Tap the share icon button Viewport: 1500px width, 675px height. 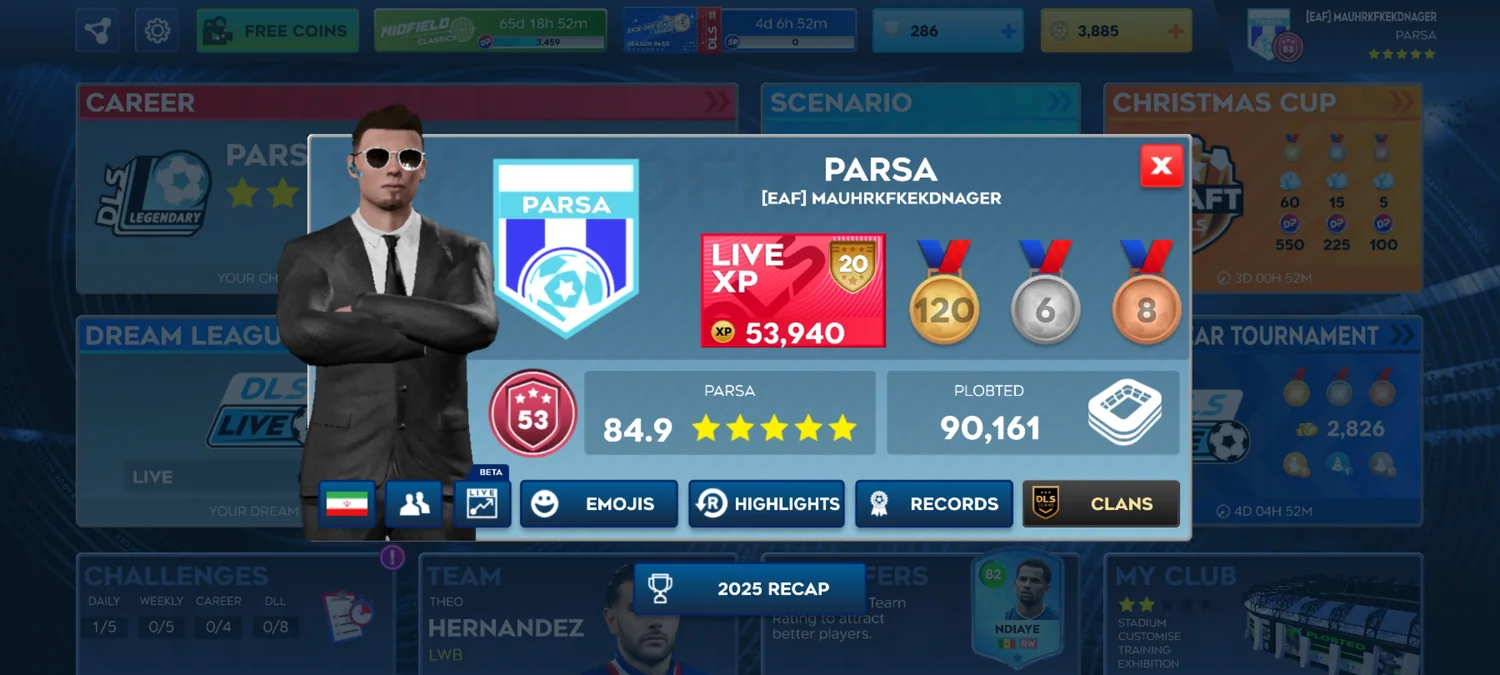[97, 31]
